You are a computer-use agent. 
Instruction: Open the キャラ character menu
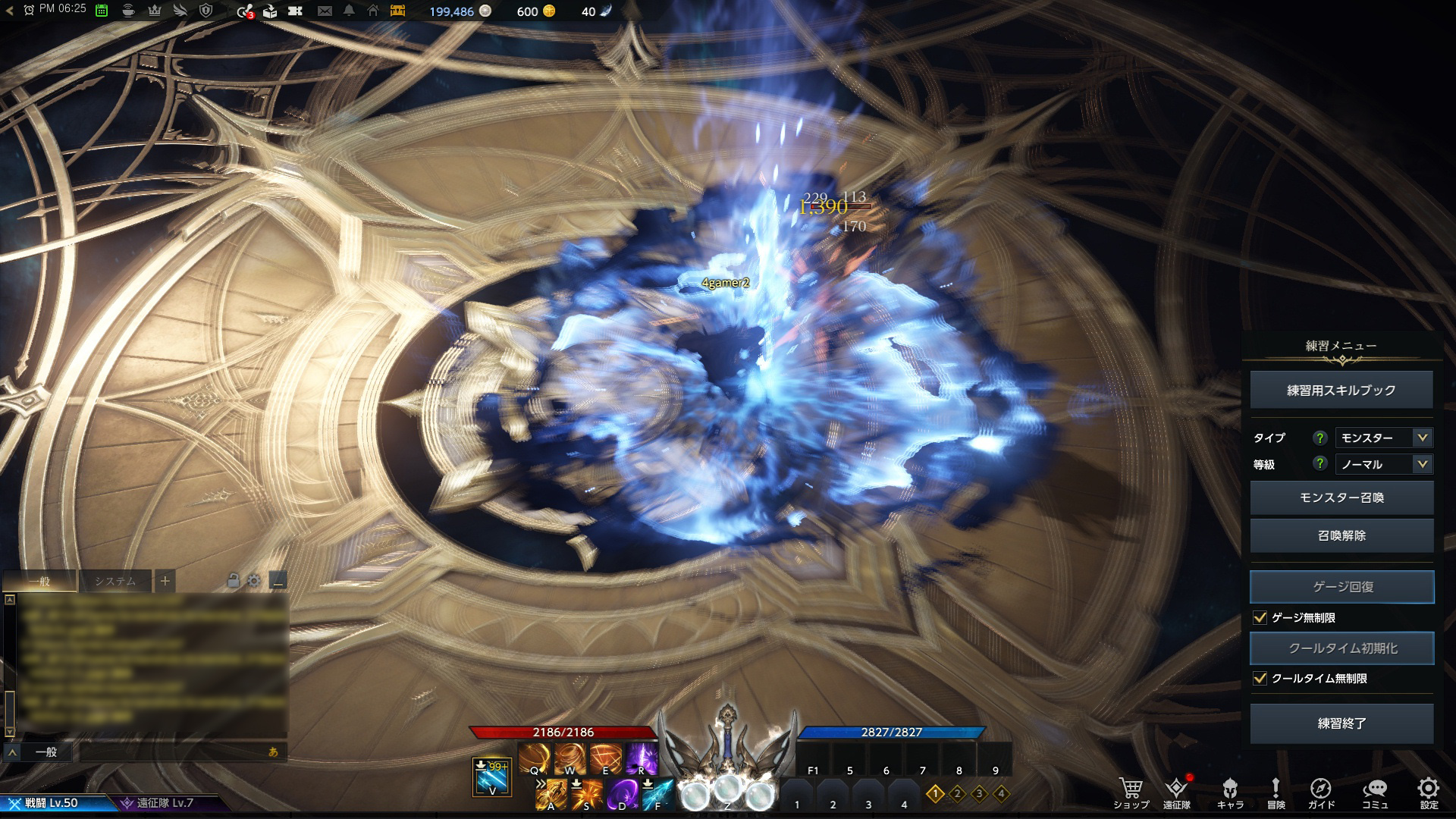tap(1230, 792)
